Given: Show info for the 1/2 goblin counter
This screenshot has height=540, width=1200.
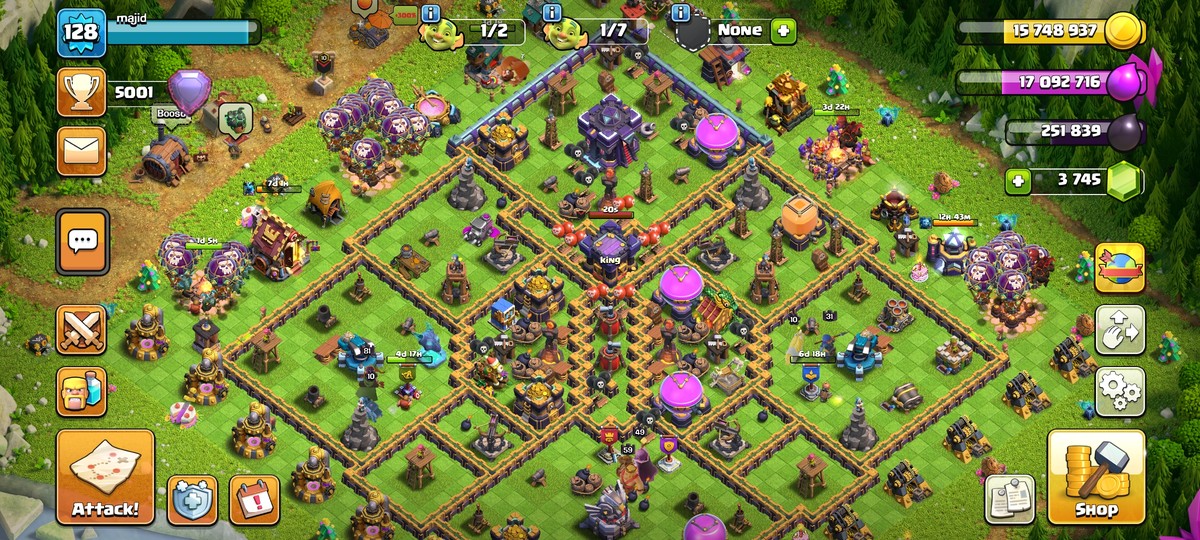Looking at the screenshot, I should (431, 13).
